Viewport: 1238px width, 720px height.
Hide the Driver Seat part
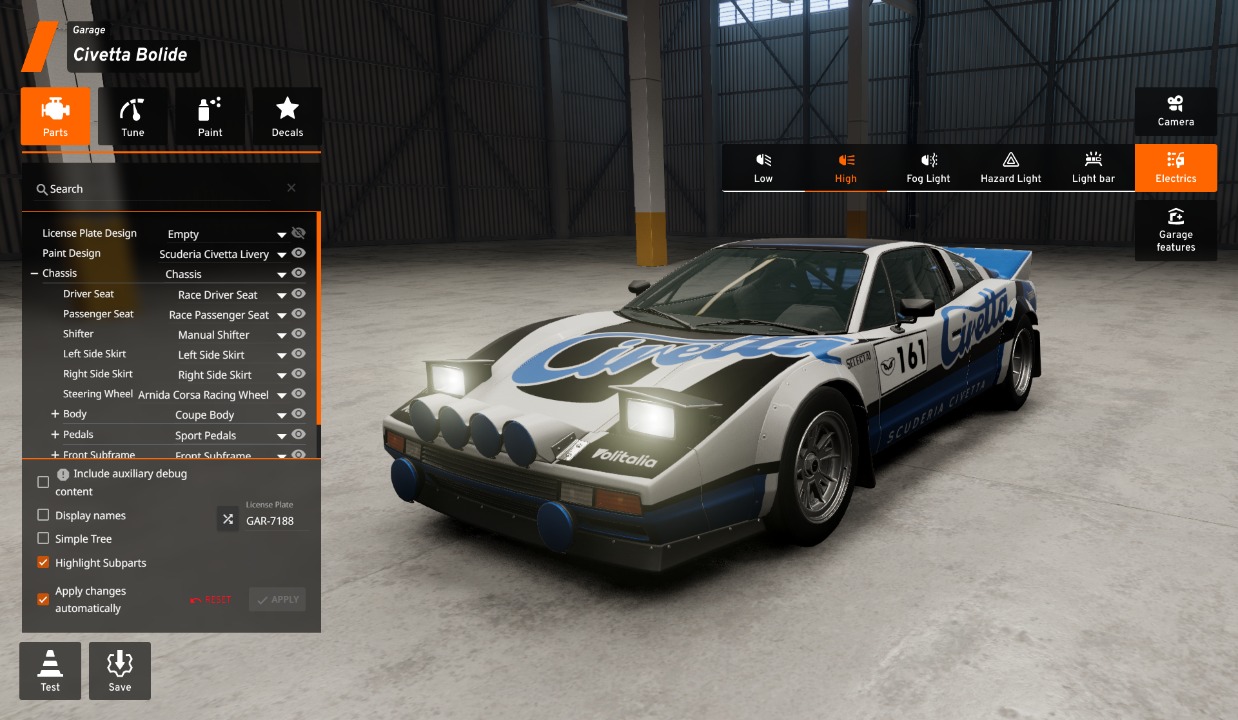298,294
